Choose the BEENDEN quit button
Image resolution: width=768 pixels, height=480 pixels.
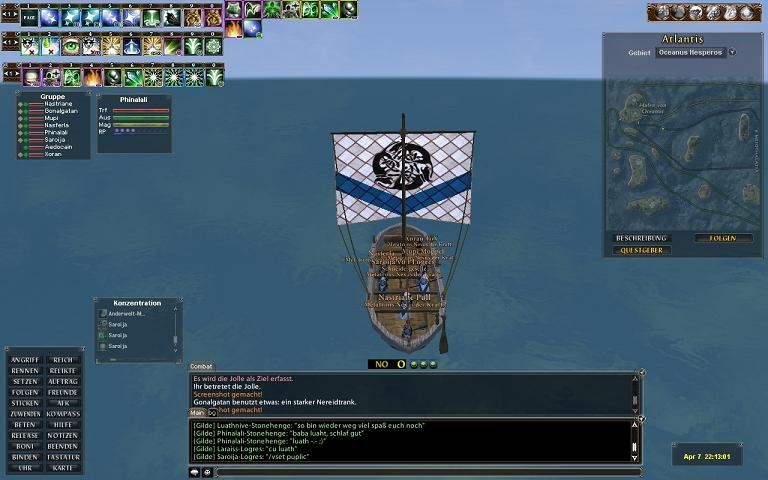tap(62, 446)
